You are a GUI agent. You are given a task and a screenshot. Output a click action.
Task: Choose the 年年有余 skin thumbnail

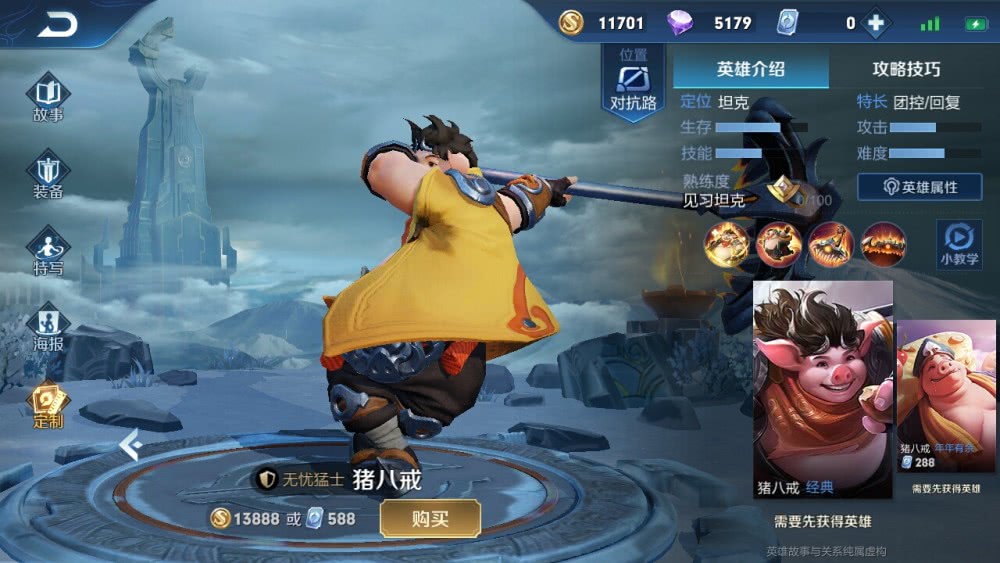click(946, 392)
